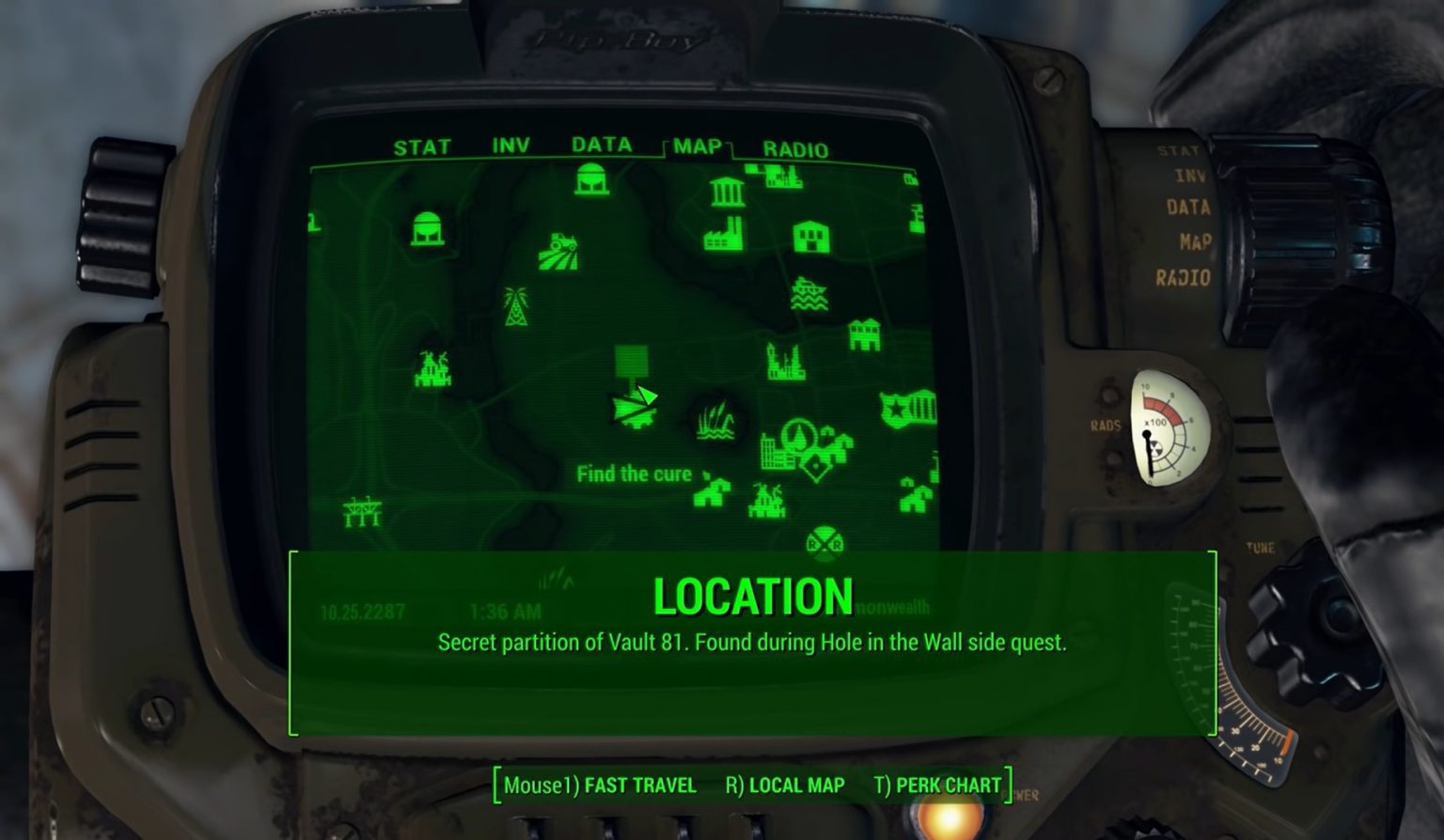The width and height of the screenshot is (1444, 840).
Task: Open the INV tab
Action: [x=510, y=146]
